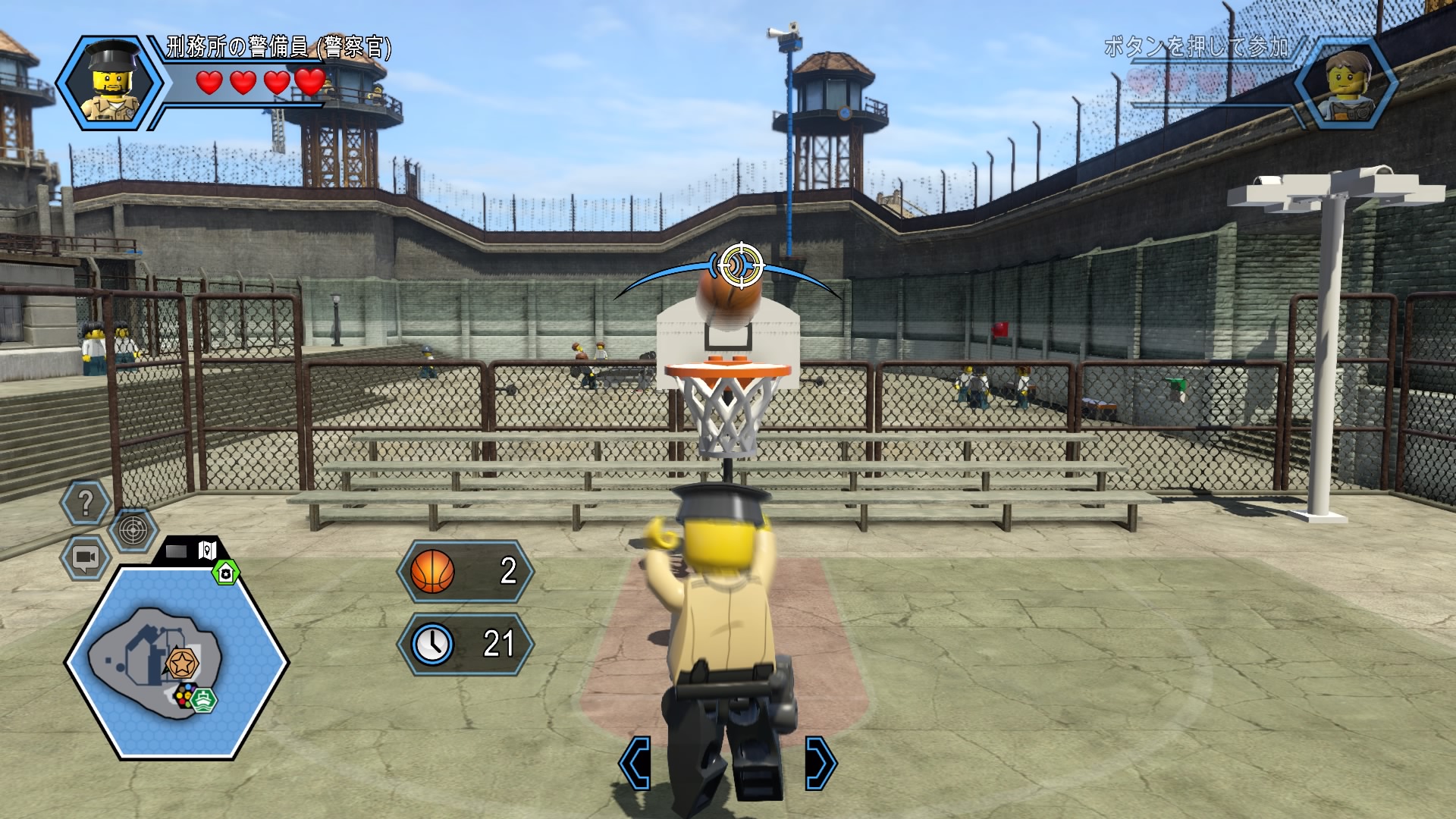Switch to the grey rectangle minimap tab
The height and width of the screenshot is (819, 1456).
(176, 551)
